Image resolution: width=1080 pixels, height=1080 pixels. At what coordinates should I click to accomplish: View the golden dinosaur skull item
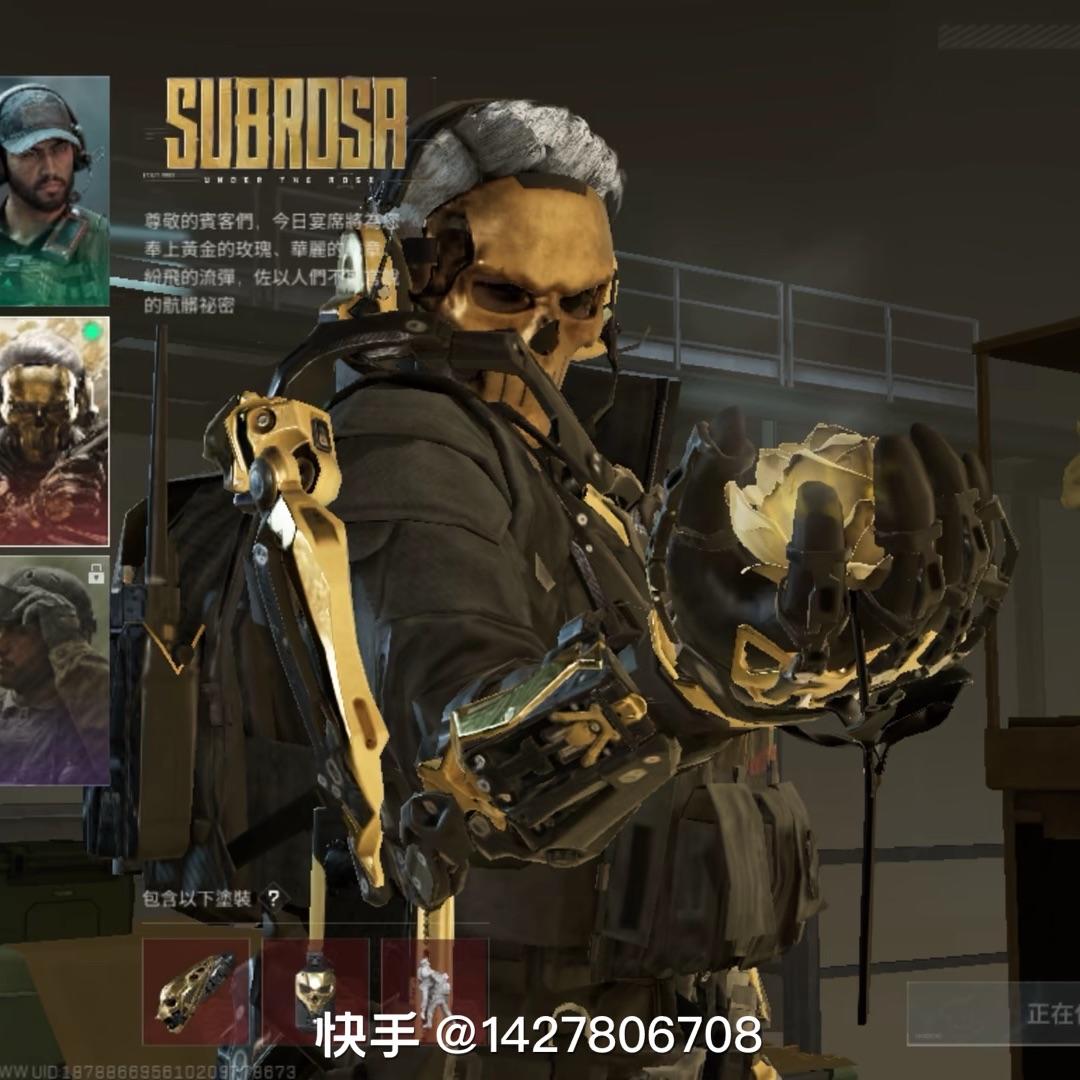tap(196, 992)
